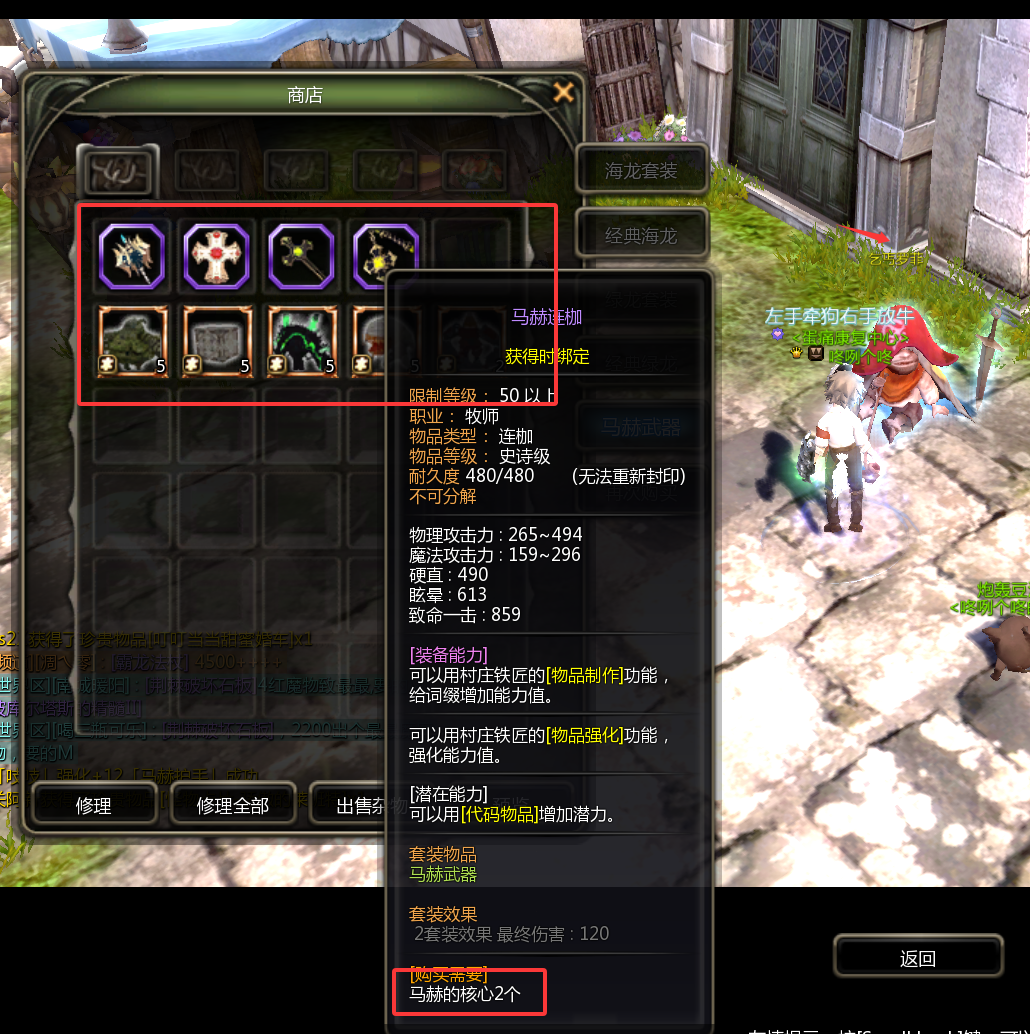Image resolution: width=1030 pixels, height=1034 pixels.
Task: Click the 出售杂物 sell junk button
Action: (x=350, y=805)
